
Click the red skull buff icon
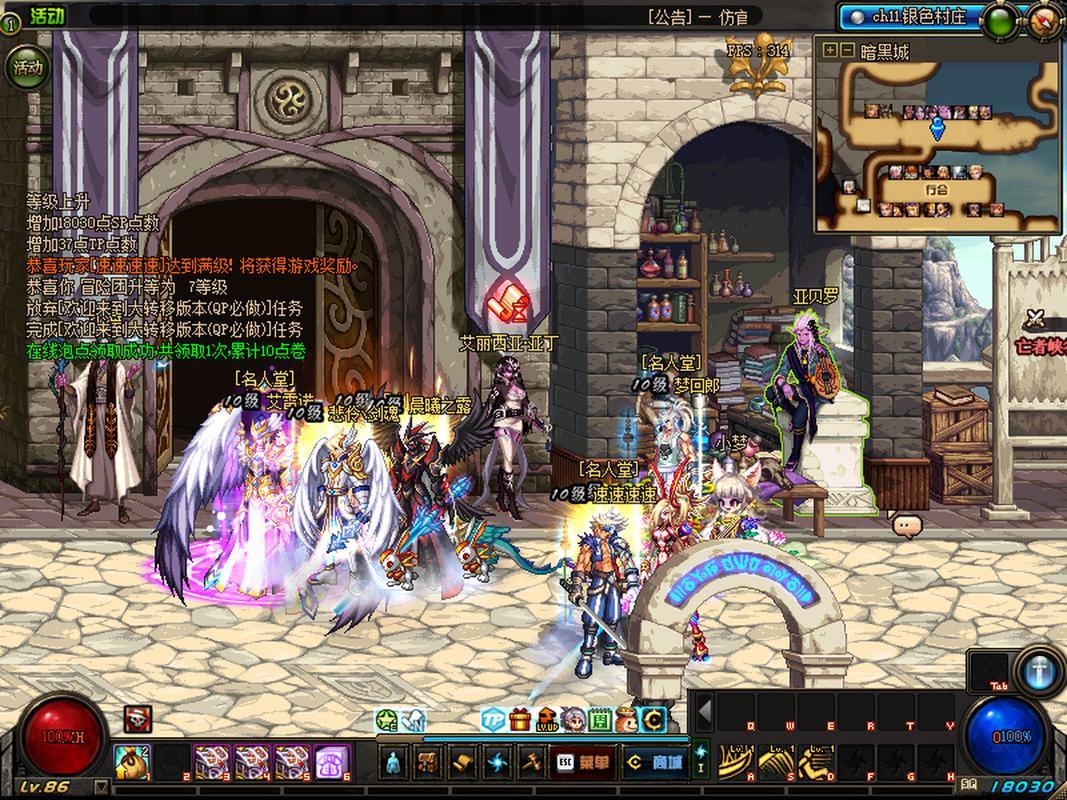coord(138,718)
